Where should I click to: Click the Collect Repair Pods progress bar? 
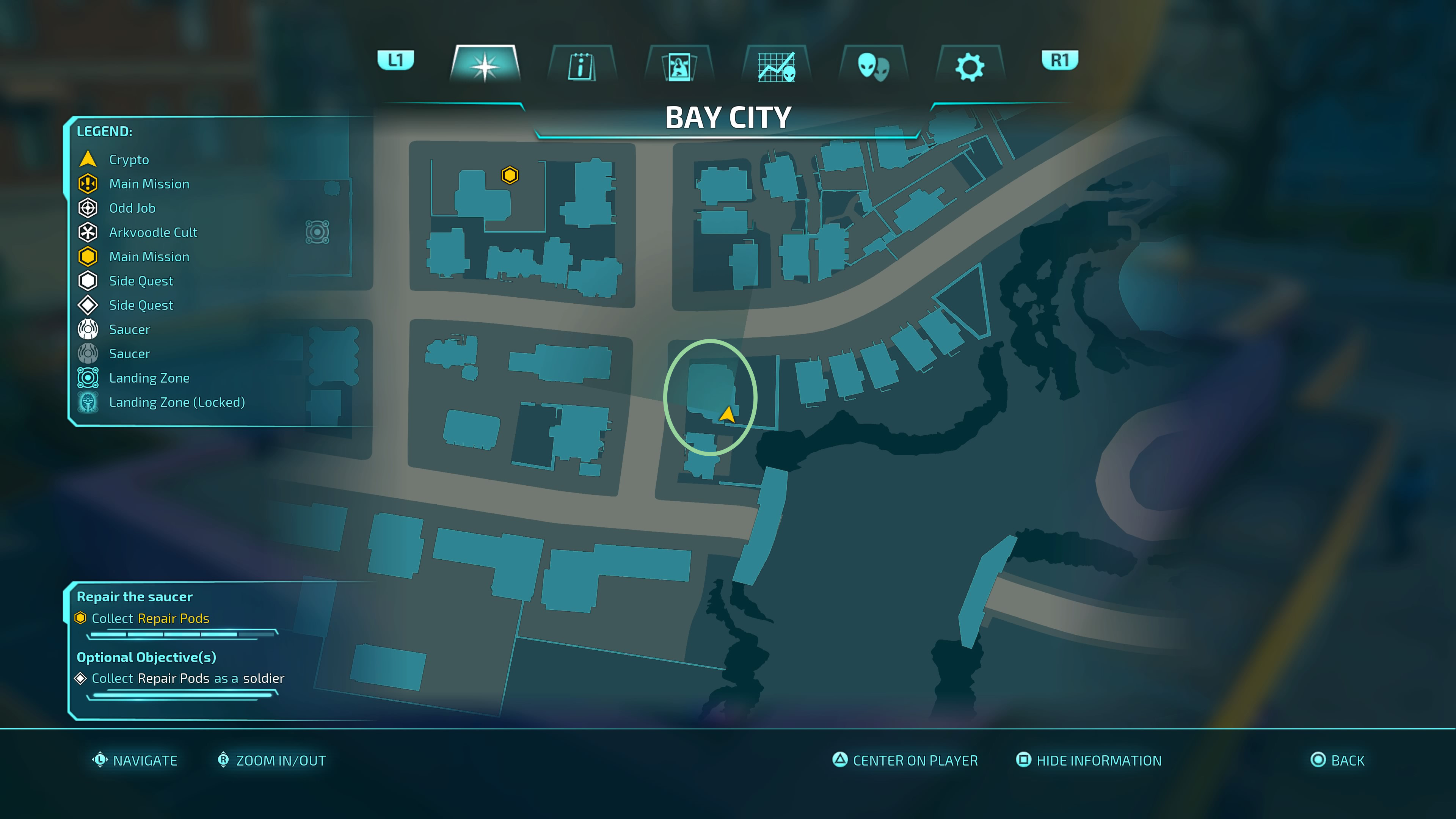[x=182, y=634]
